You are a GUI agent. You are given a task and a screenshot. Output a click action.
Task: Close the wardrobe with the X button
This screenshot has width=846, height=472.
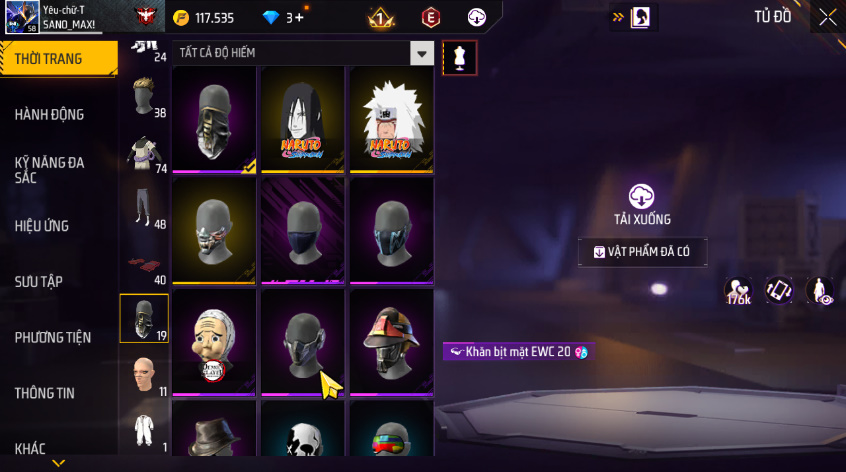[828, 17]
